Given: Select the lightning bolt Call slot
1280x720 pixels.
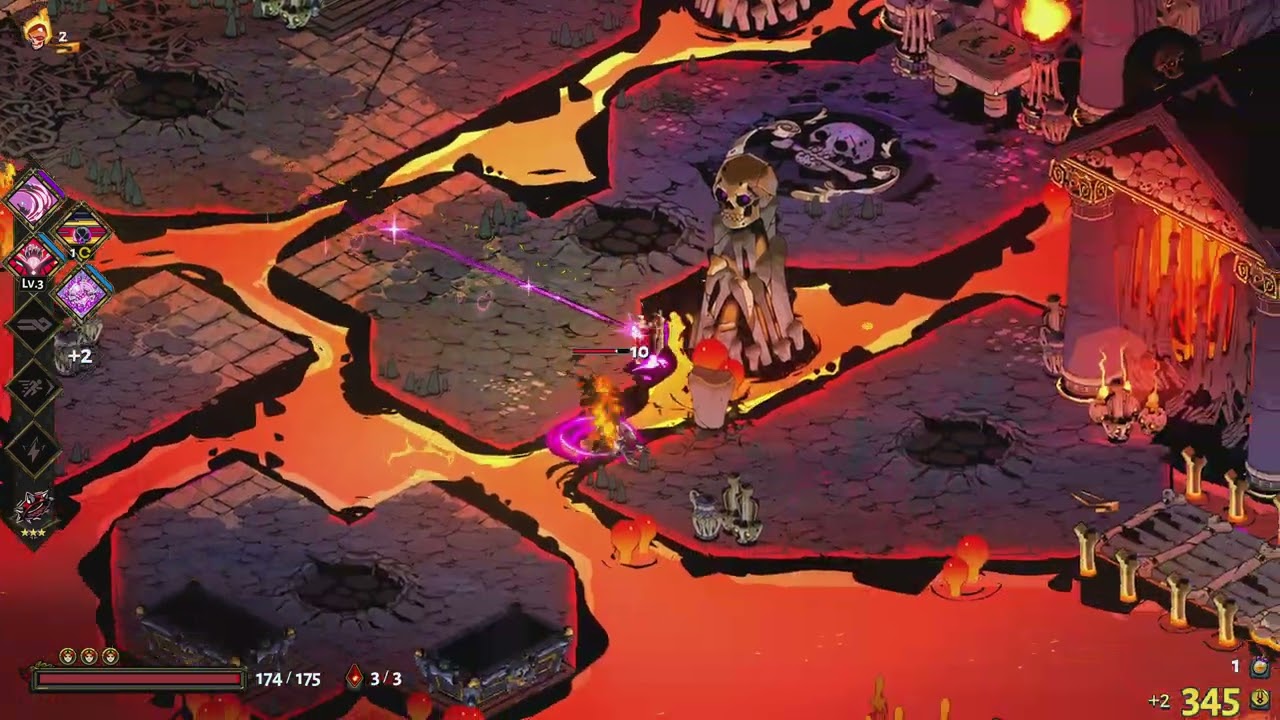Looking at the screenshot, I should click(34, 451).
